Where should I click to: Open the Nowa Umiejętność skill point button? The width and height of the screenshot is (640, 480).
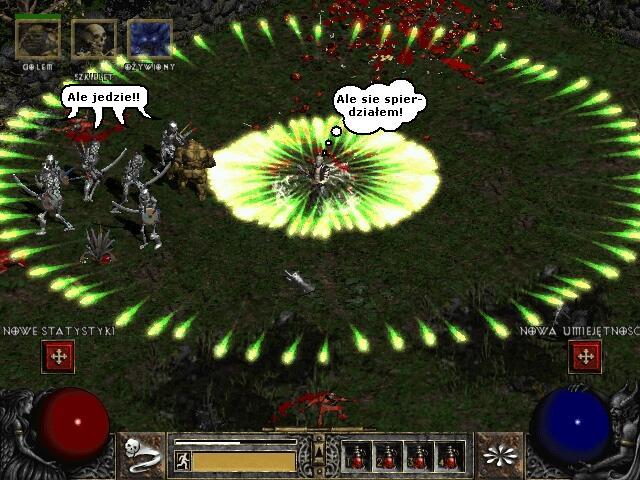tap(584, 356)
